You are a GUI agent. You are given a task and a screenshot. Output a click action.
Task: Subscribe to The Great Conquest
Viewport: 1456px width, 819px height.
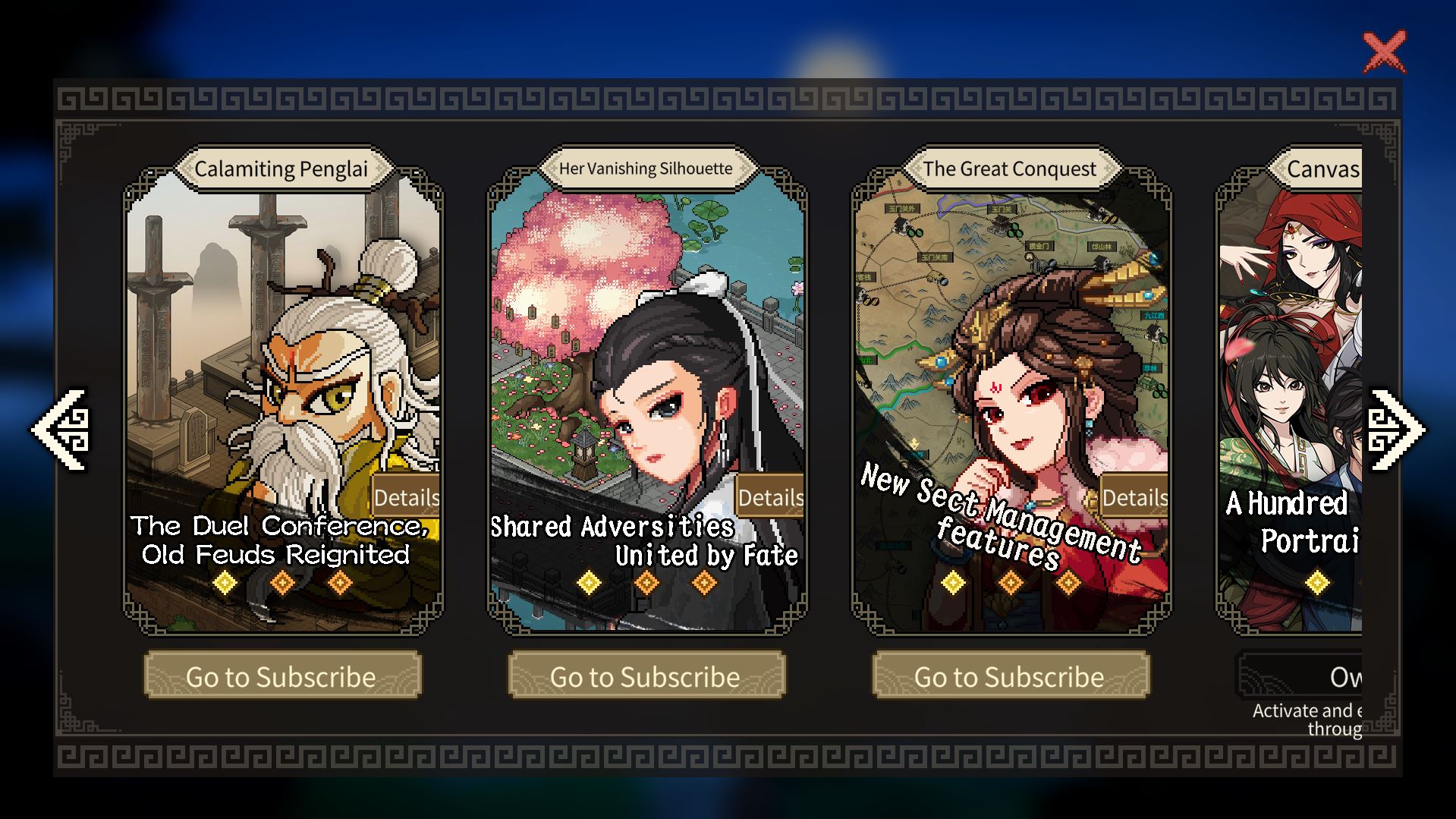[x=1009, y=675]
